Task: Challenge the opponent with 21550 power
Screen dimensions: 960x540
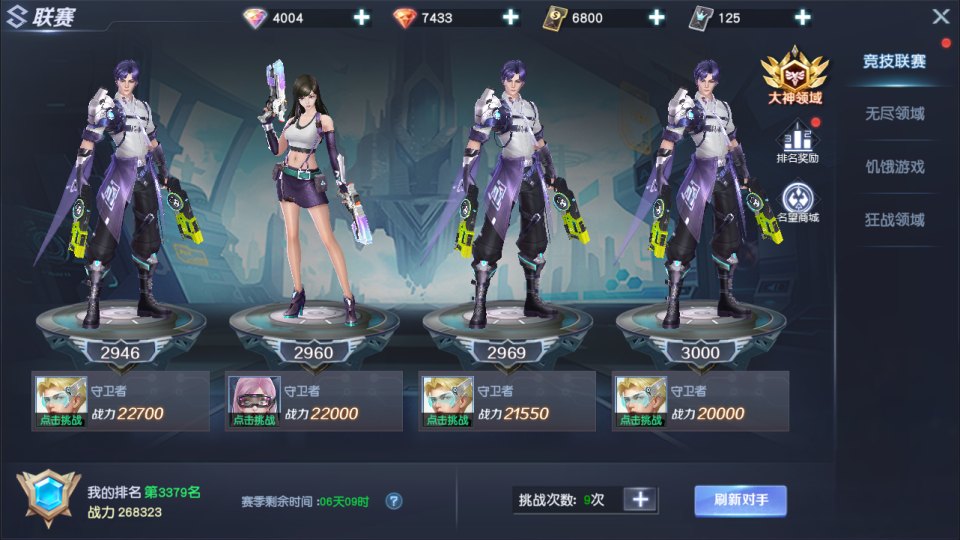Action: coord(446,402)
